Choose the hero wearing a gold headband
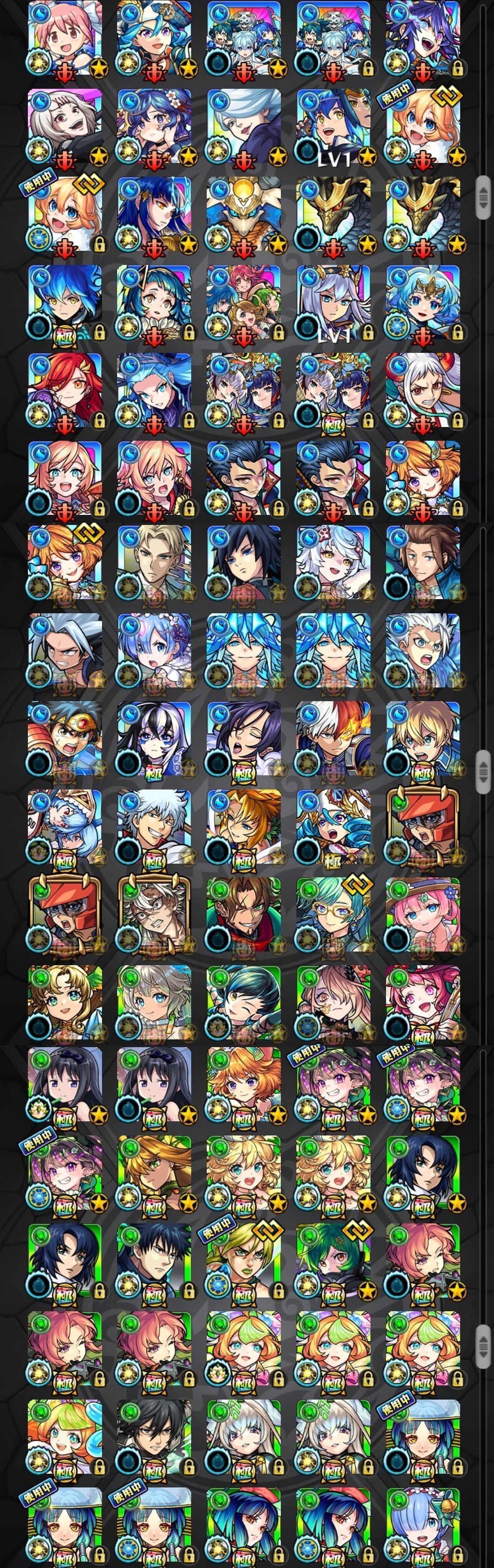 click(x=64, y=738)
